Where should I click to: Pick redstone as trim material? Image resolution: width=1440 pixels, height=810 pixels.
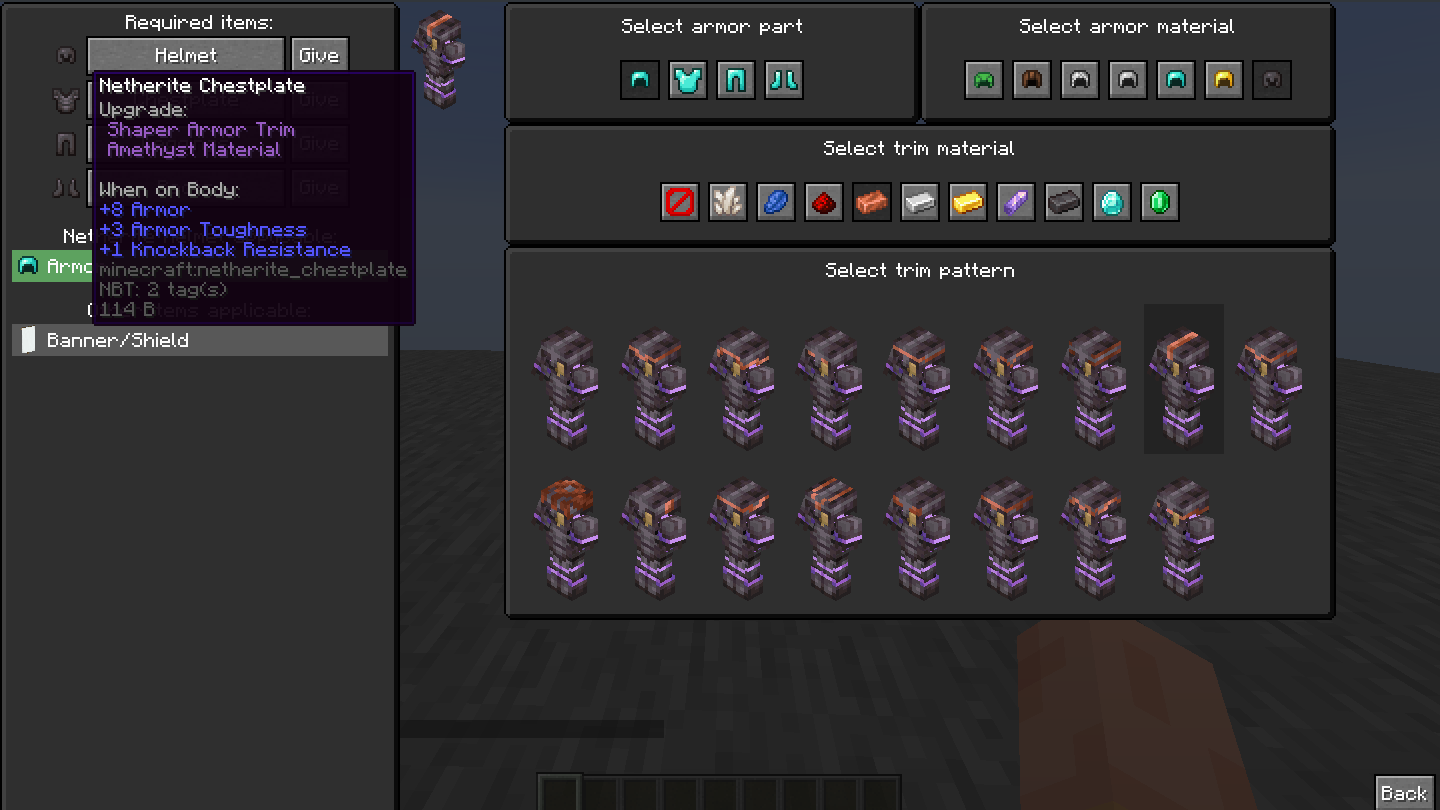point(823,202)
